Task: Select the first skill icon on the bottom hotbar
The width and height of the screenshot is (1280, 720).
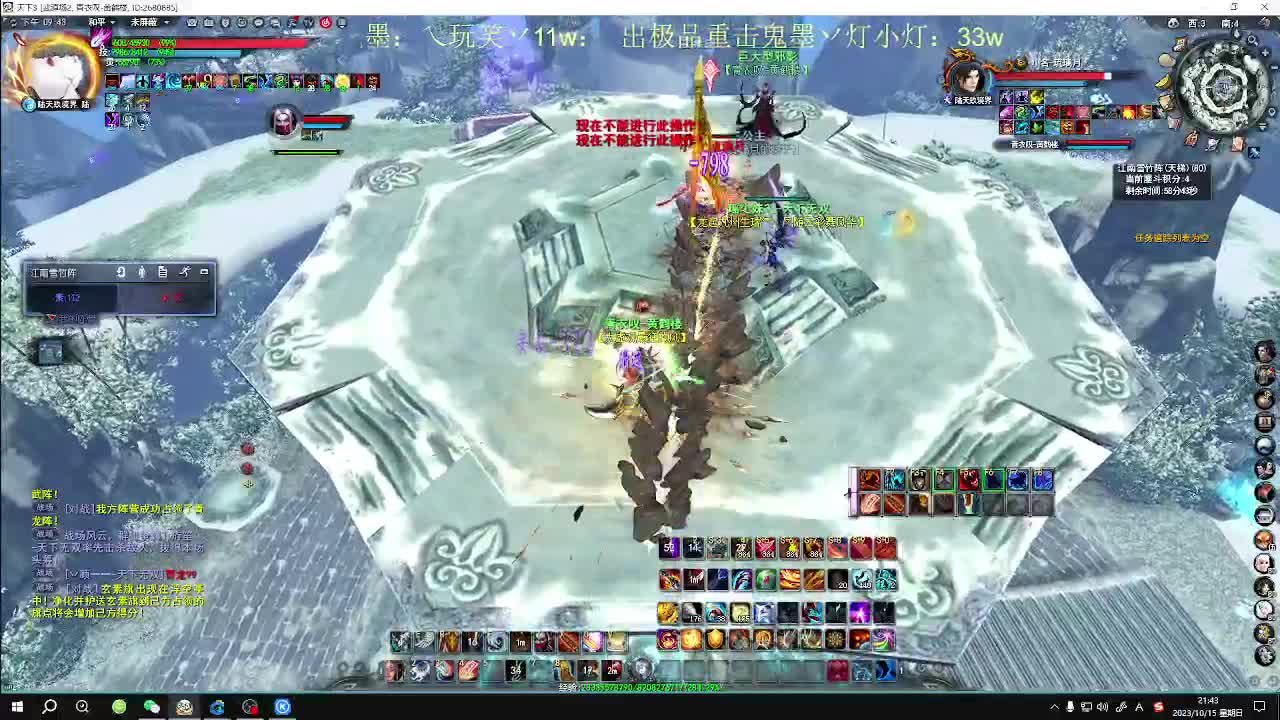Action: (395, 668)
